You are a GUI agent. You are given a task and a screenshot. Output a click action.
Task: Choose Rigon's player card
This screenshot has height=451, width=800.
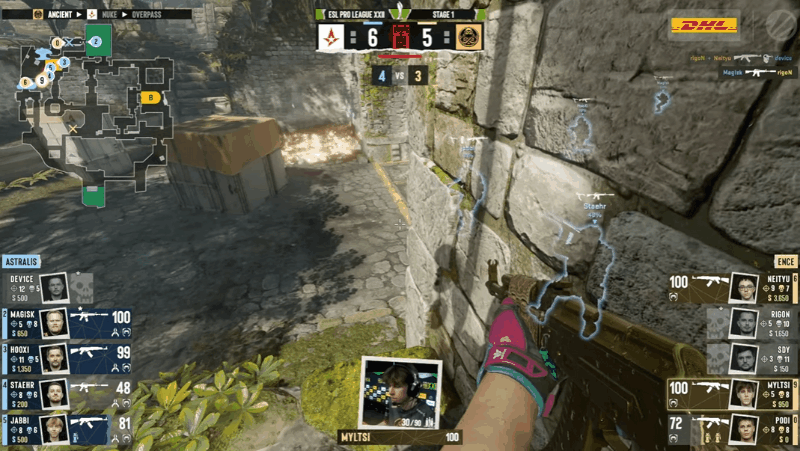752,322
